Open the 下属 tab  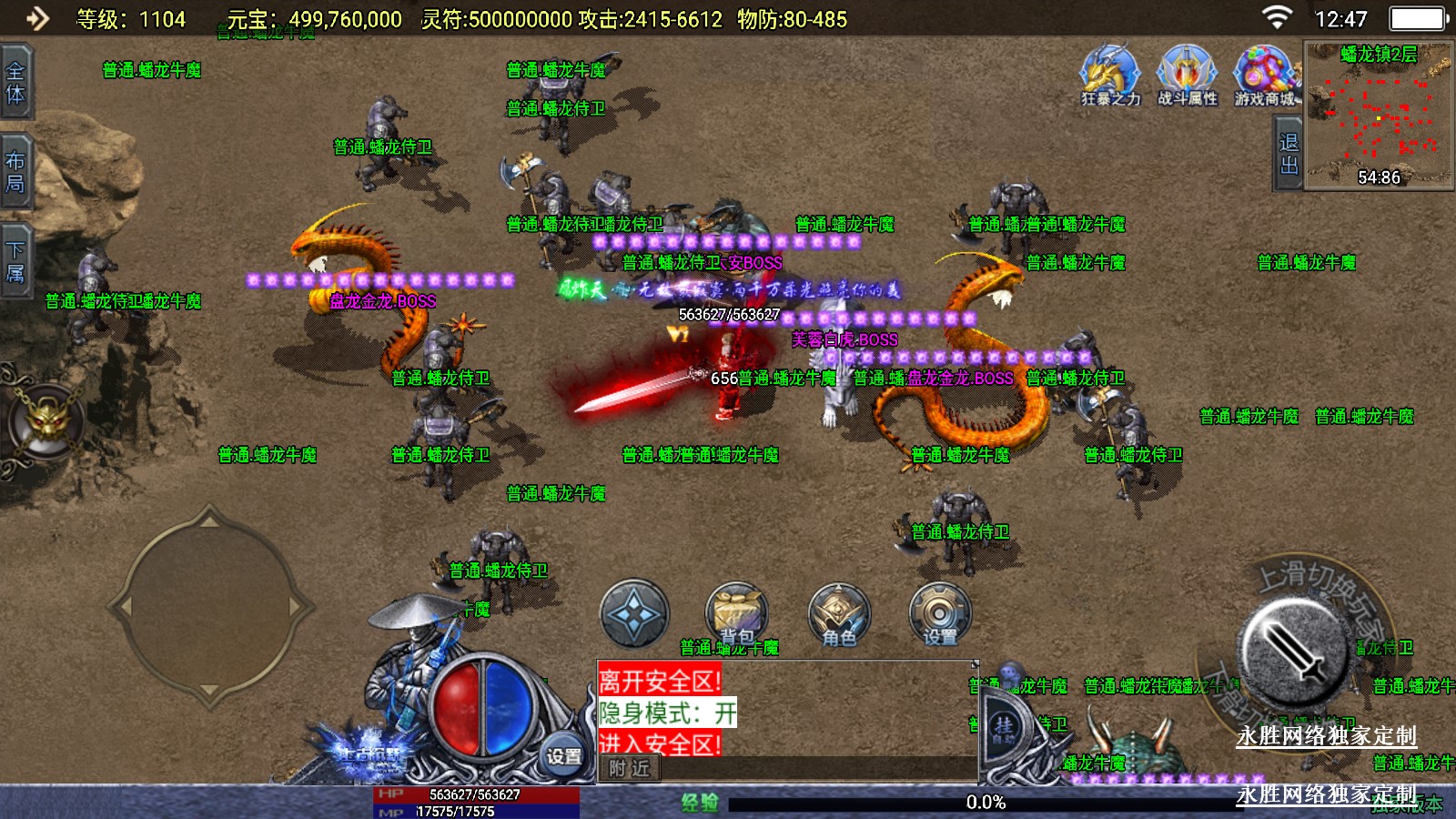tap(15, 261)
